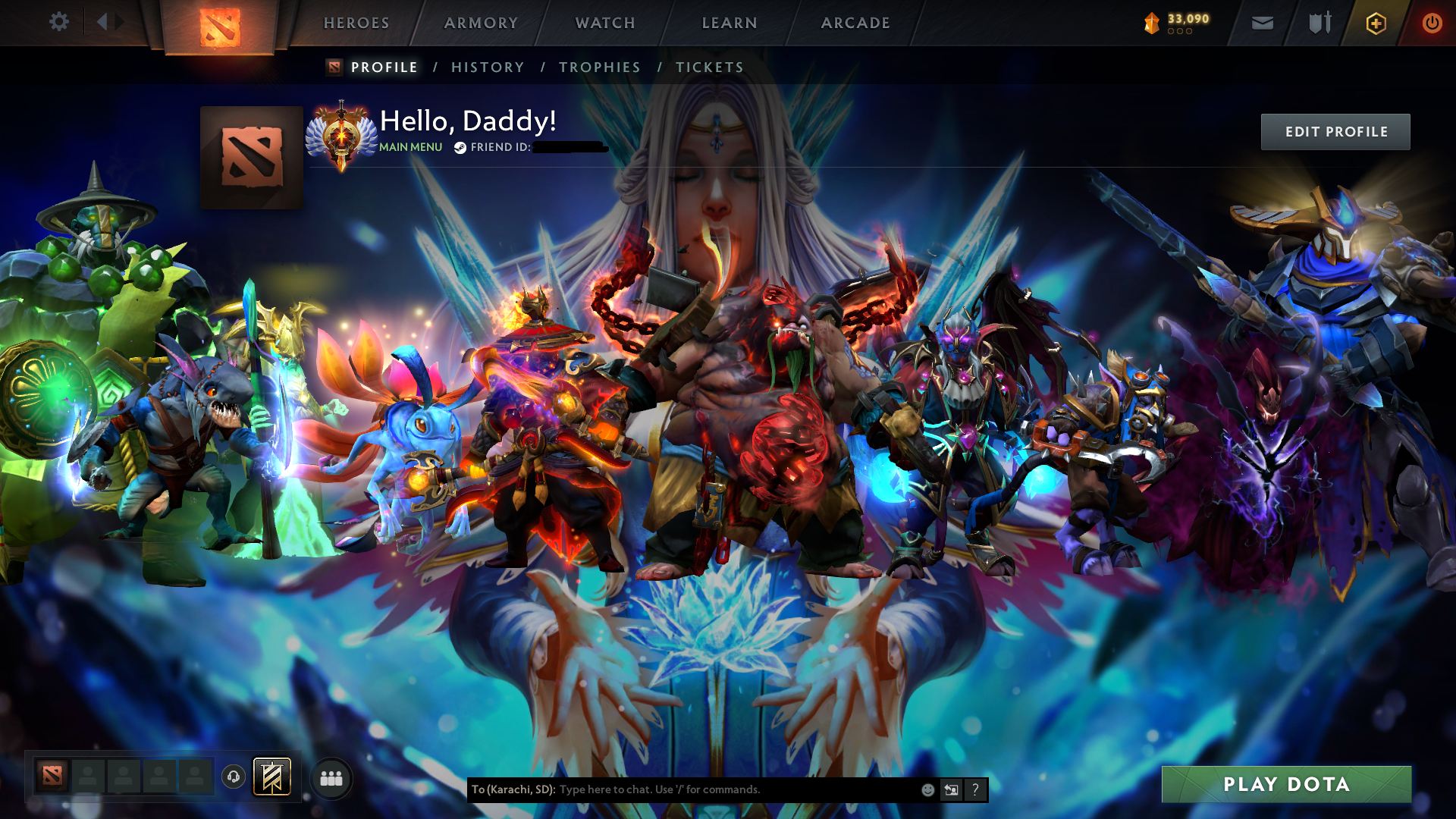
Task: Open the emoticon picker in the chat bar
Action: point(927,789)
